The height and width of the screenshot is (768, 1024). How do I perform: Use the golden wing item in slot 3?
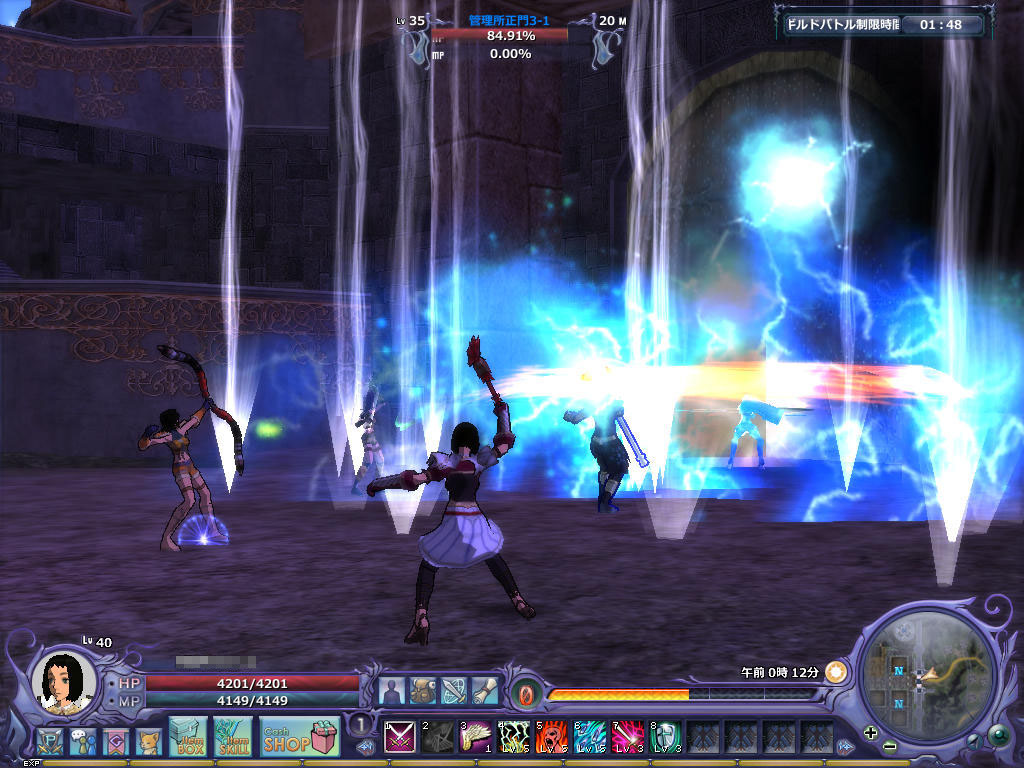click(476, 737)
